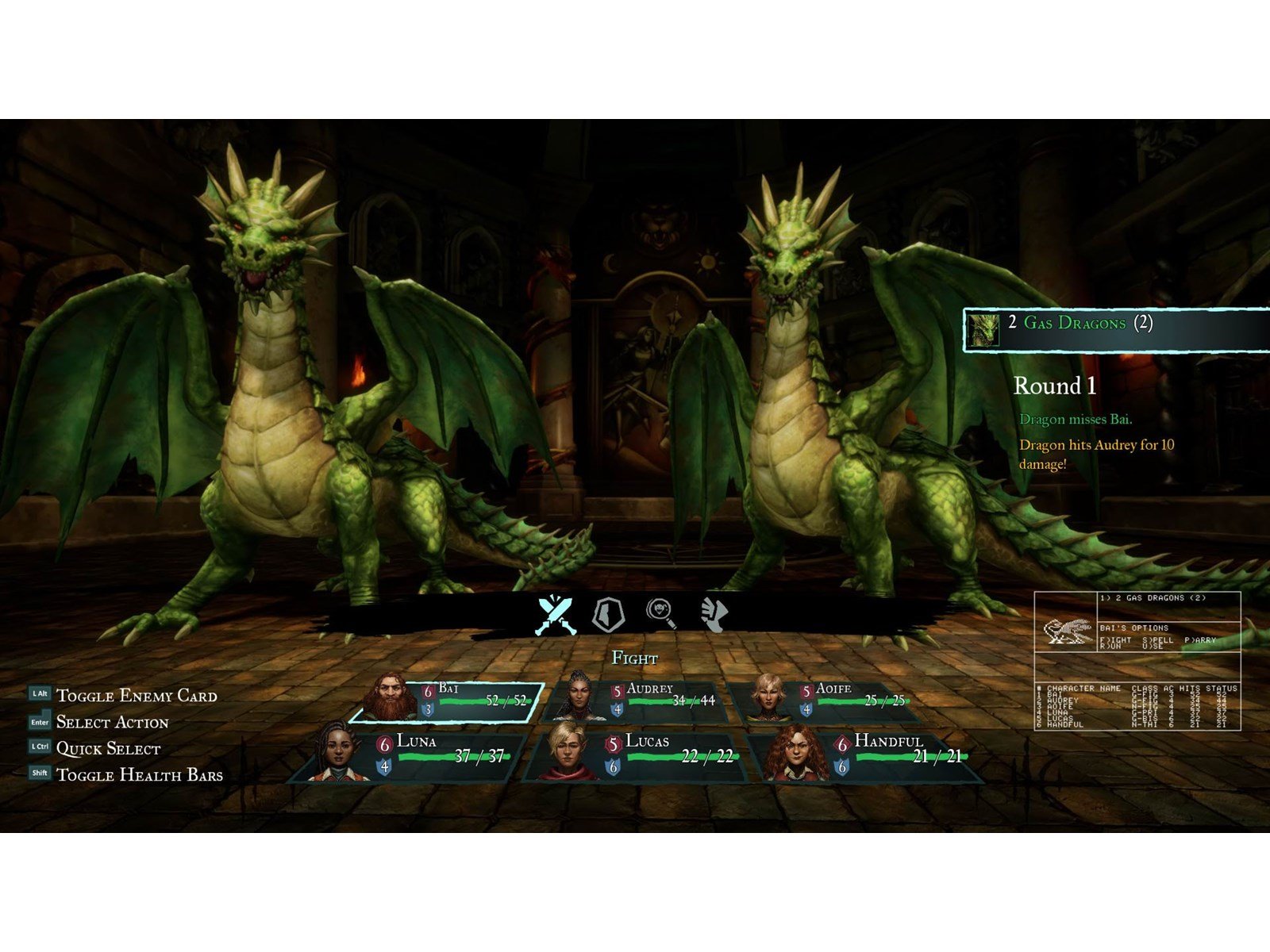
Task: Click the Select Action option
Action: (112, 722)
